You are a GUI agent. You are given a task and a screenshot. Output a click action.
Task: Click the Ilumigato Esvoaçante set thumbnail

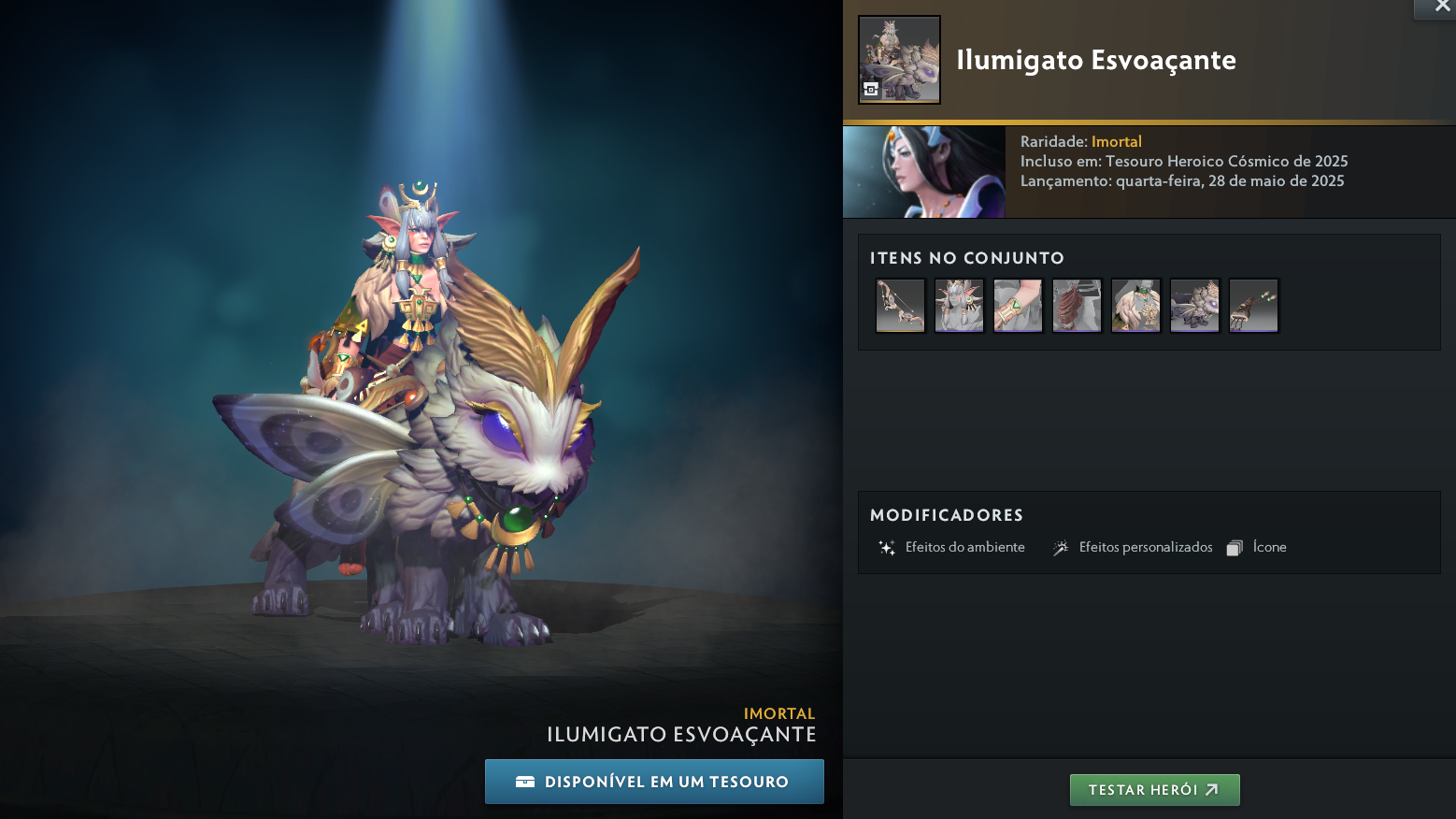point(899,60)
